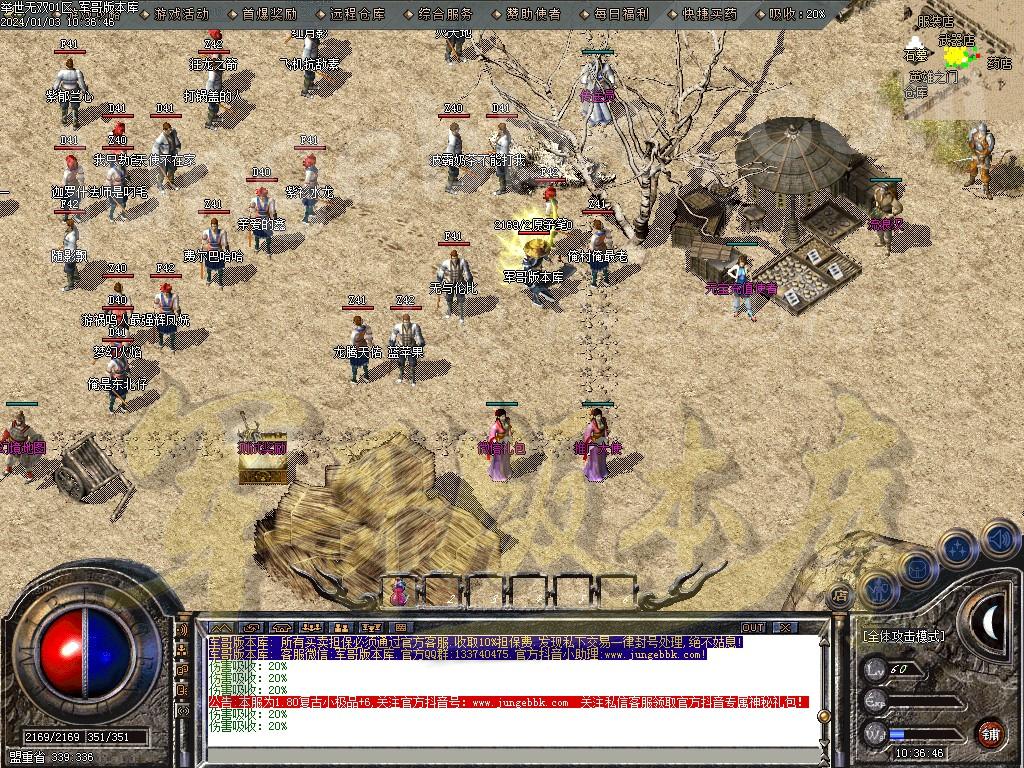Open the character figure orb button
The width and height of the screenshot is (1024, 768).
[879, 590]
